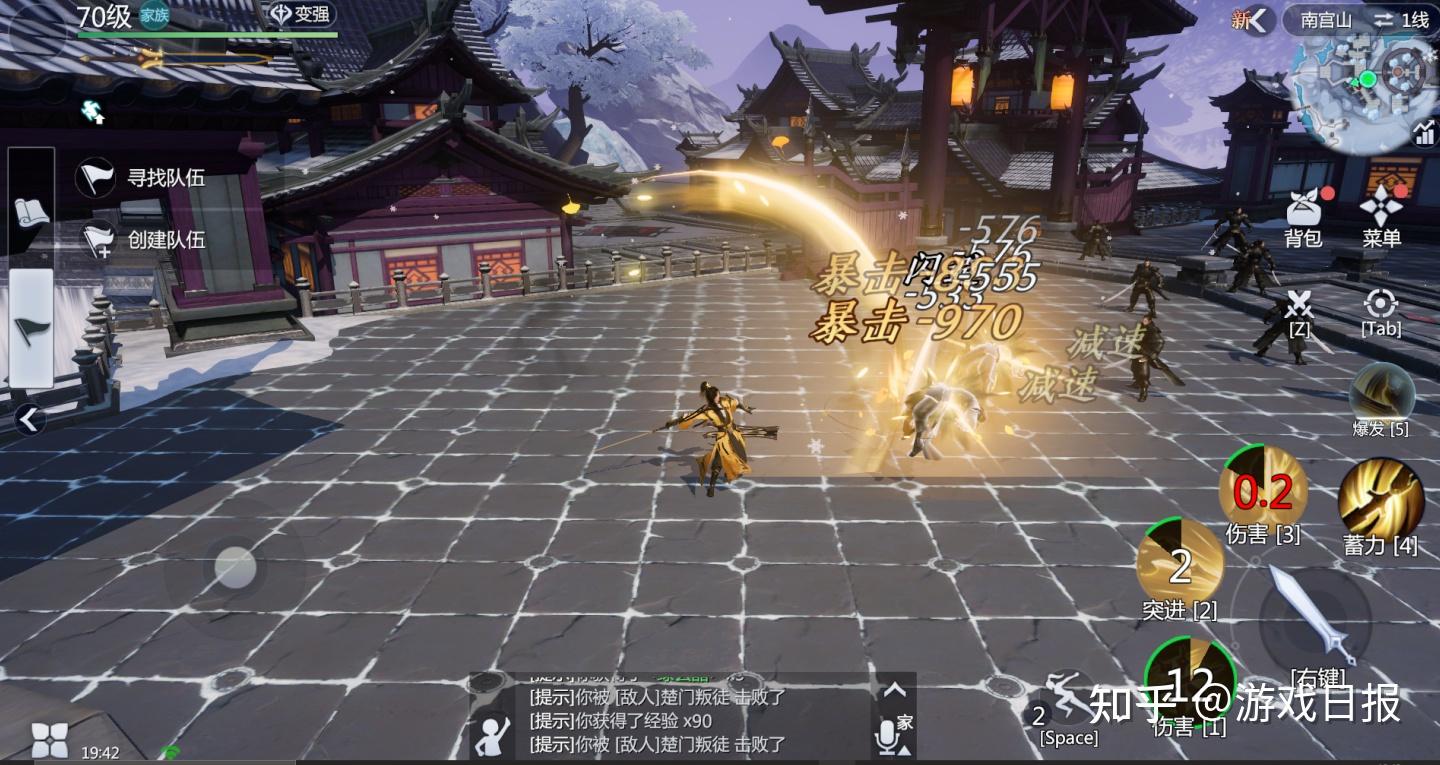Switch to the quest scroll tab
Image resolution: width=1440 pixels, height=765 pixels.
[x=31, y=211]
